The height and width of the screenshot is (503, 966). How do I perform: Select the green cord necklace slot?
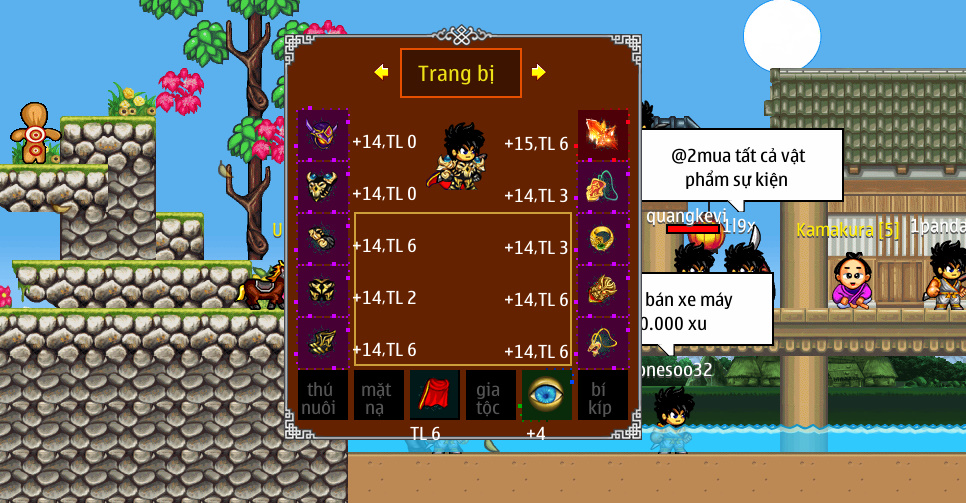coord(603,187)
